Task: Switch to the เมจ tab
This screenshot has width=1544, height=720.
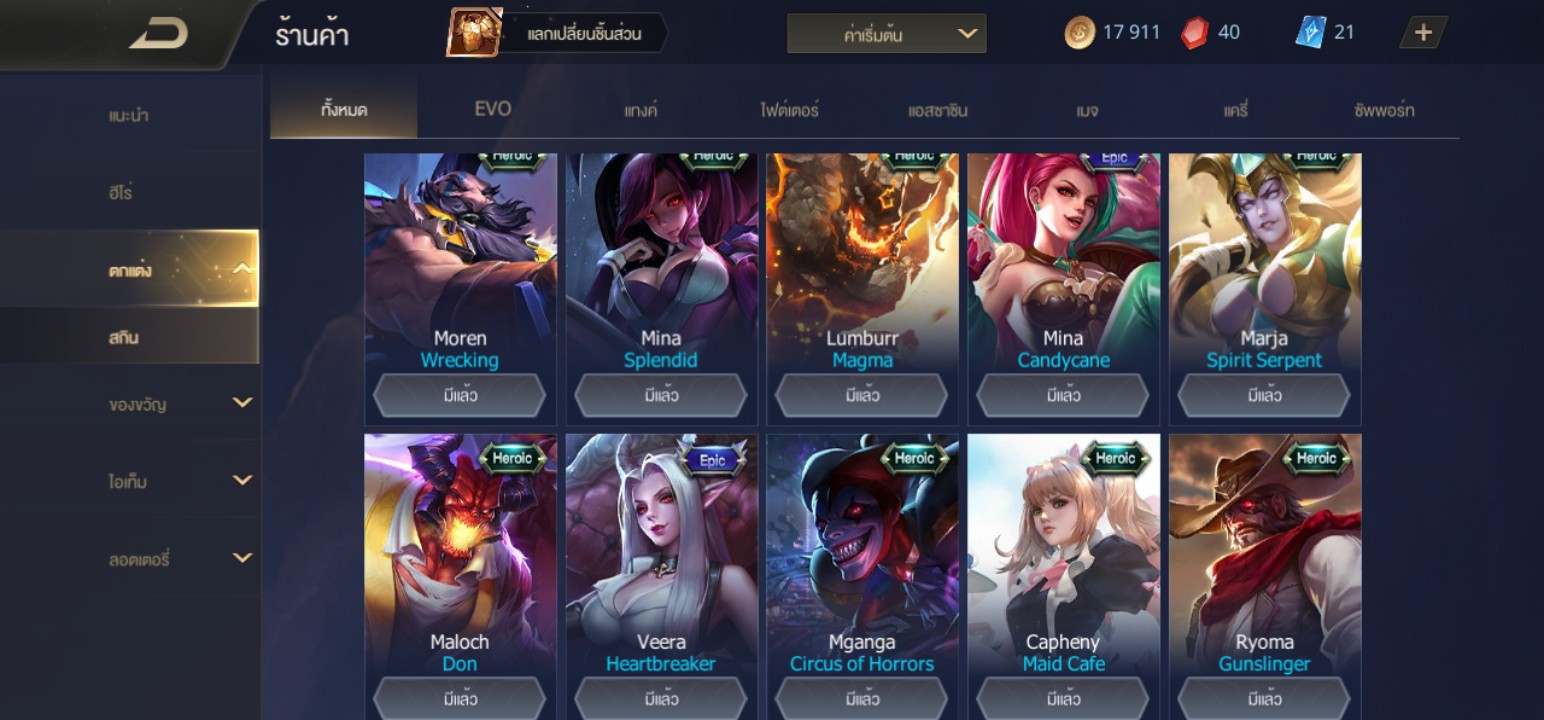Action: (1087, 110)
